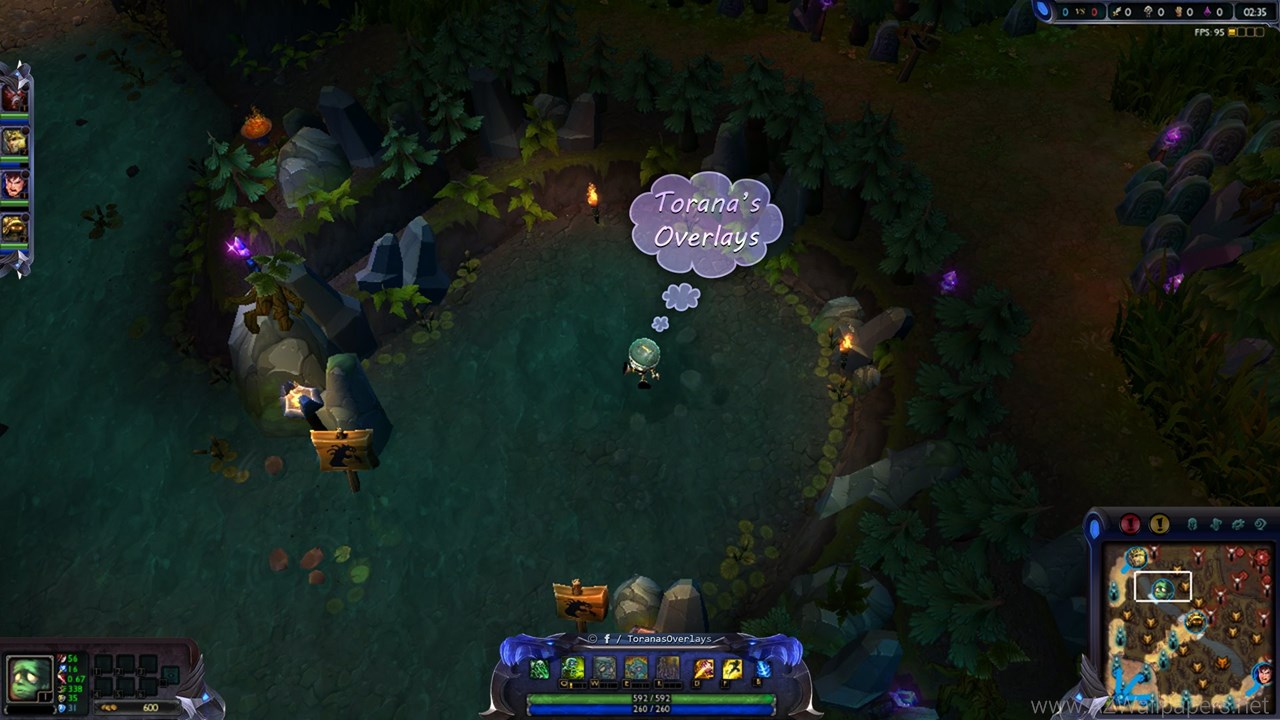Open Amumu's champion portrait in the corner
1280x720 pixels.
(29, 680)
